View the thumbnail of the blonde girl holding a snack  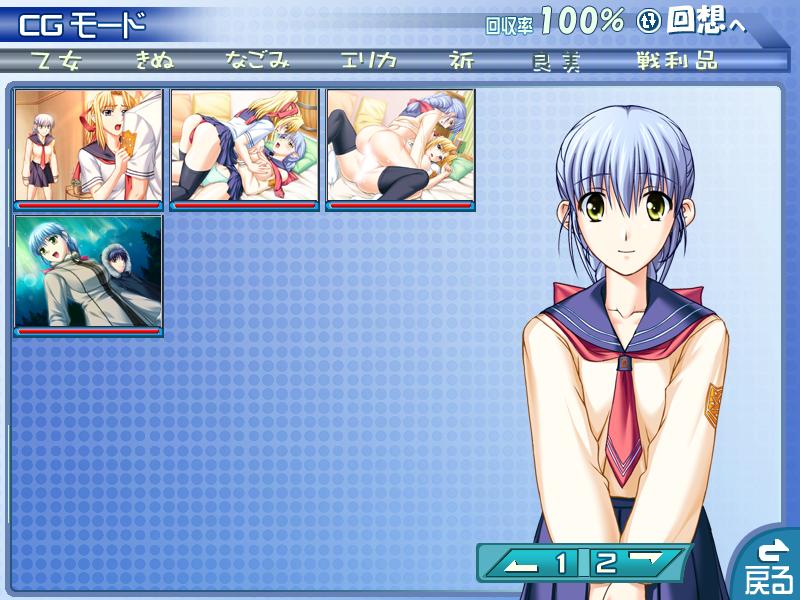(x=88, y=148)
